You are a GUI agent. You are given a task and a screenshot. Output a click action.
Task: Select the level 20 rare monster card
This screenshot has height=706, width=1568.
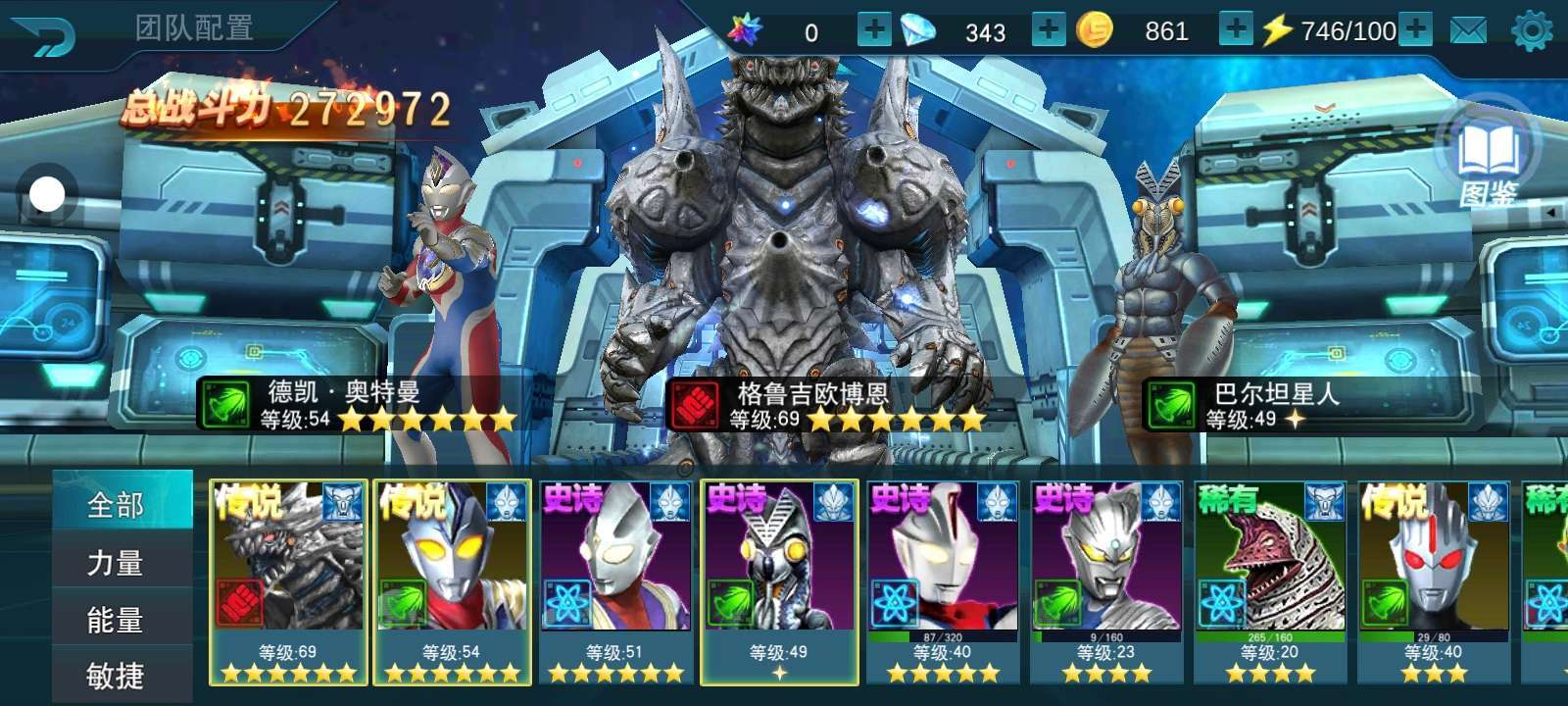1270,580
